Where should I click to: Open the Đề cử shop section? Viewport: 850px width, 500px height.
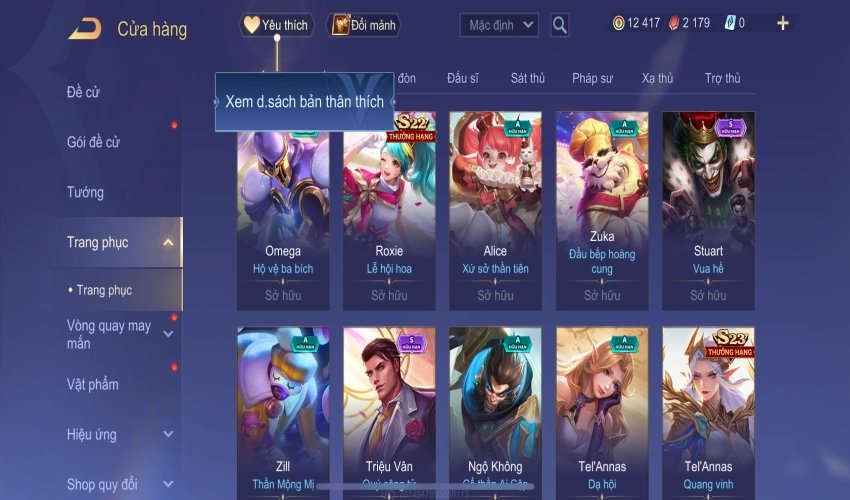pos(84,92)
